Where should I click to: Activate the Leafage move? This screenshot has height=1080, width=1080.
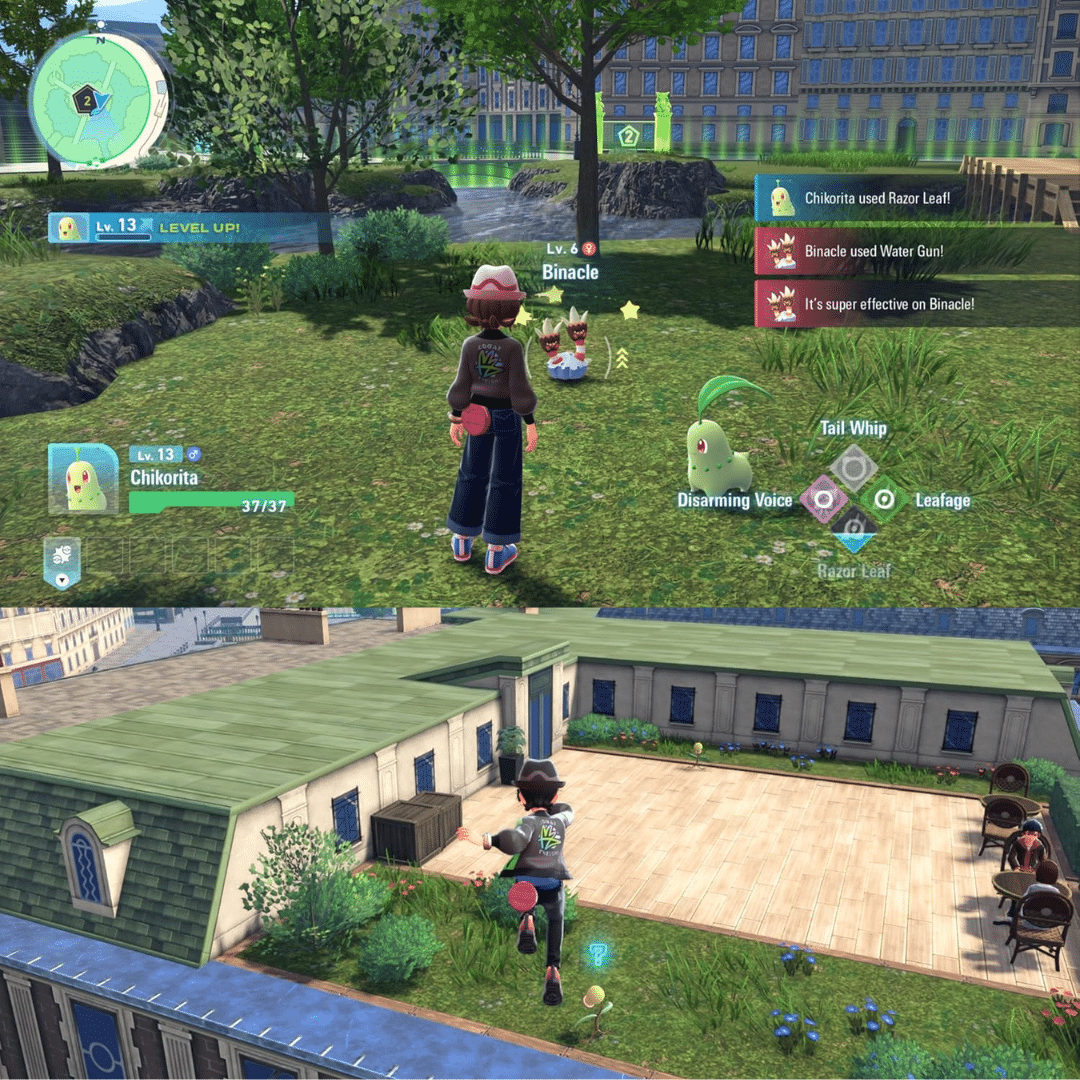pos(884,498)
